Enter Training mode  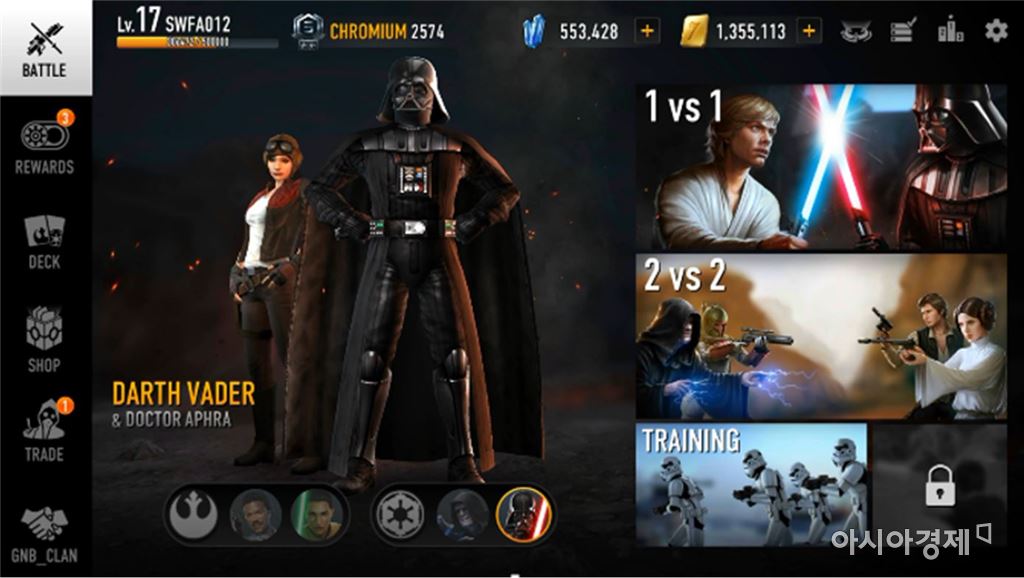(751, 485)
